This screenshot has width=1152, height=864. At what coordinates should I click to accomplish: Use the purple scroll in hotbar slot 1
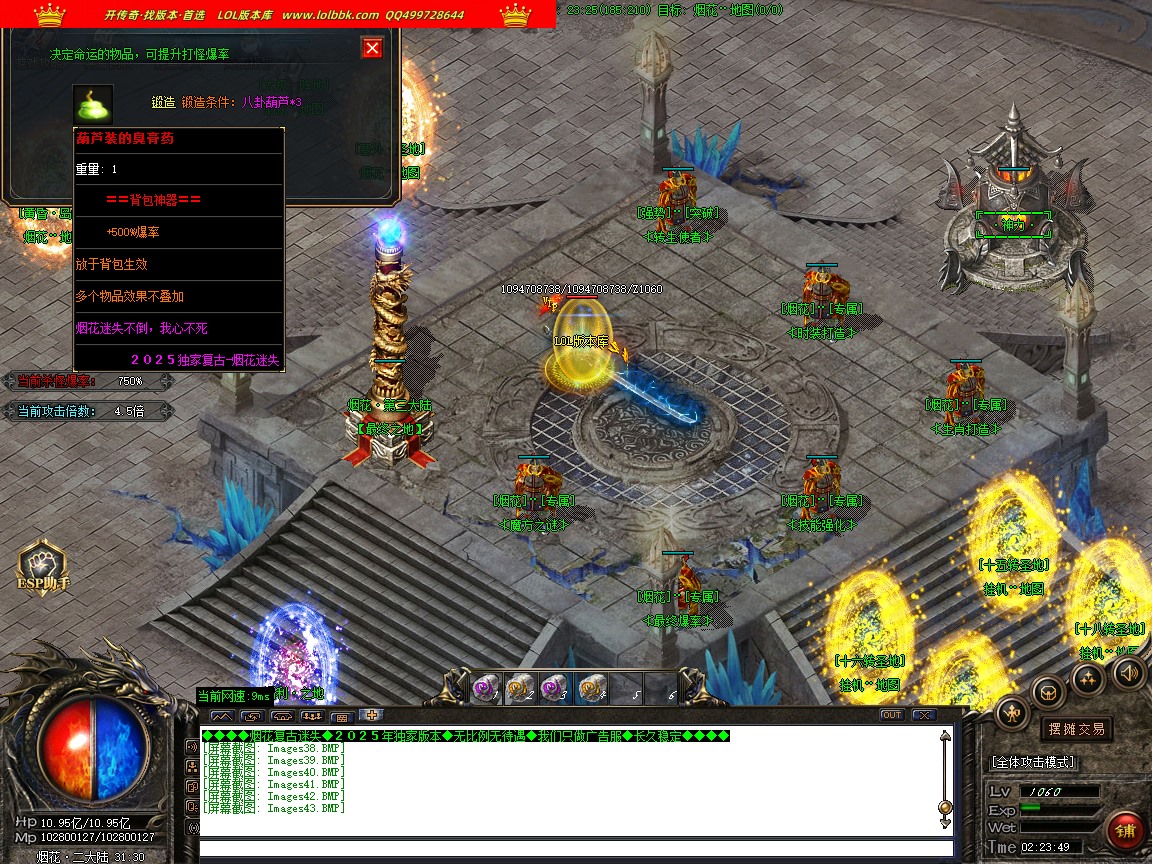pyautogui.click(x=486, y=688)
